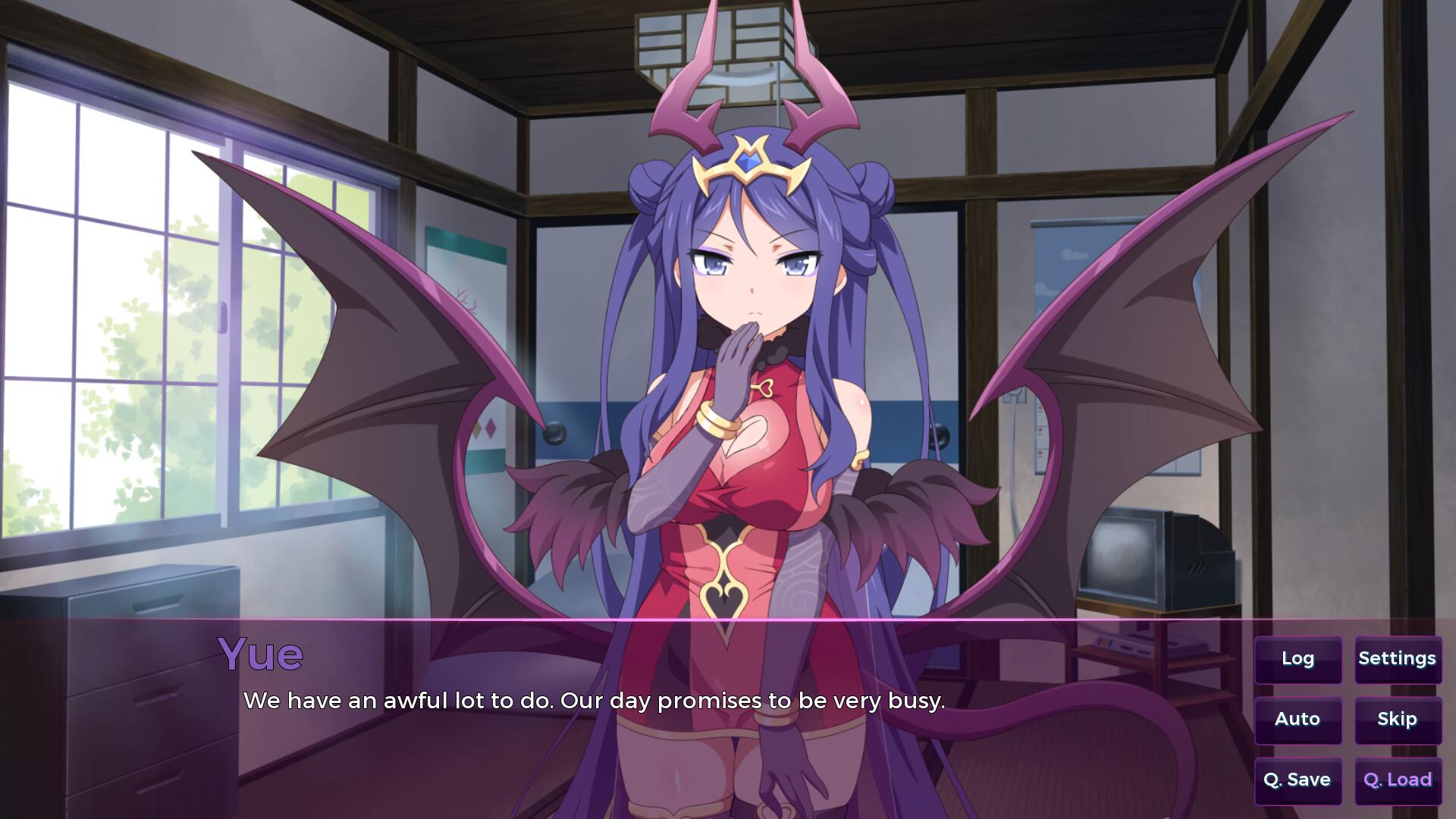Click the Log button in the quick menu
Screen dimensions: 1456x819
coord(1298,659)
